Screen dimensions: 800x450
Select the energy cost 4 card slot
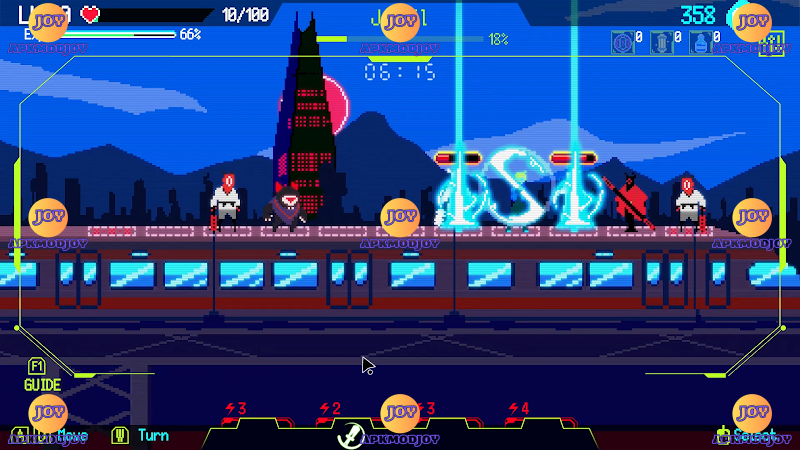(x=518, y=409)
